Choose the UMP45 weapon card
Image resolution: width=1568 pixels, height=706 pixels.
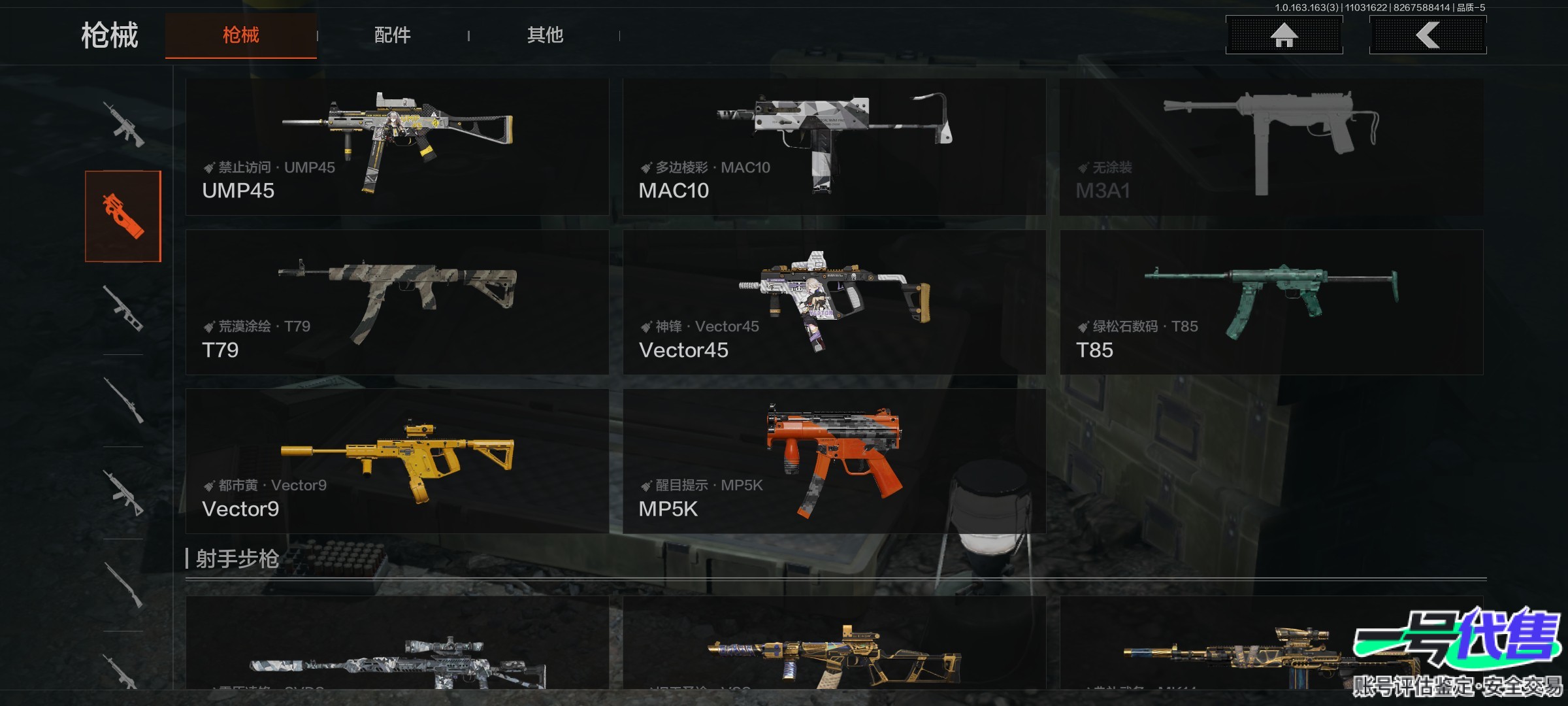397,147
